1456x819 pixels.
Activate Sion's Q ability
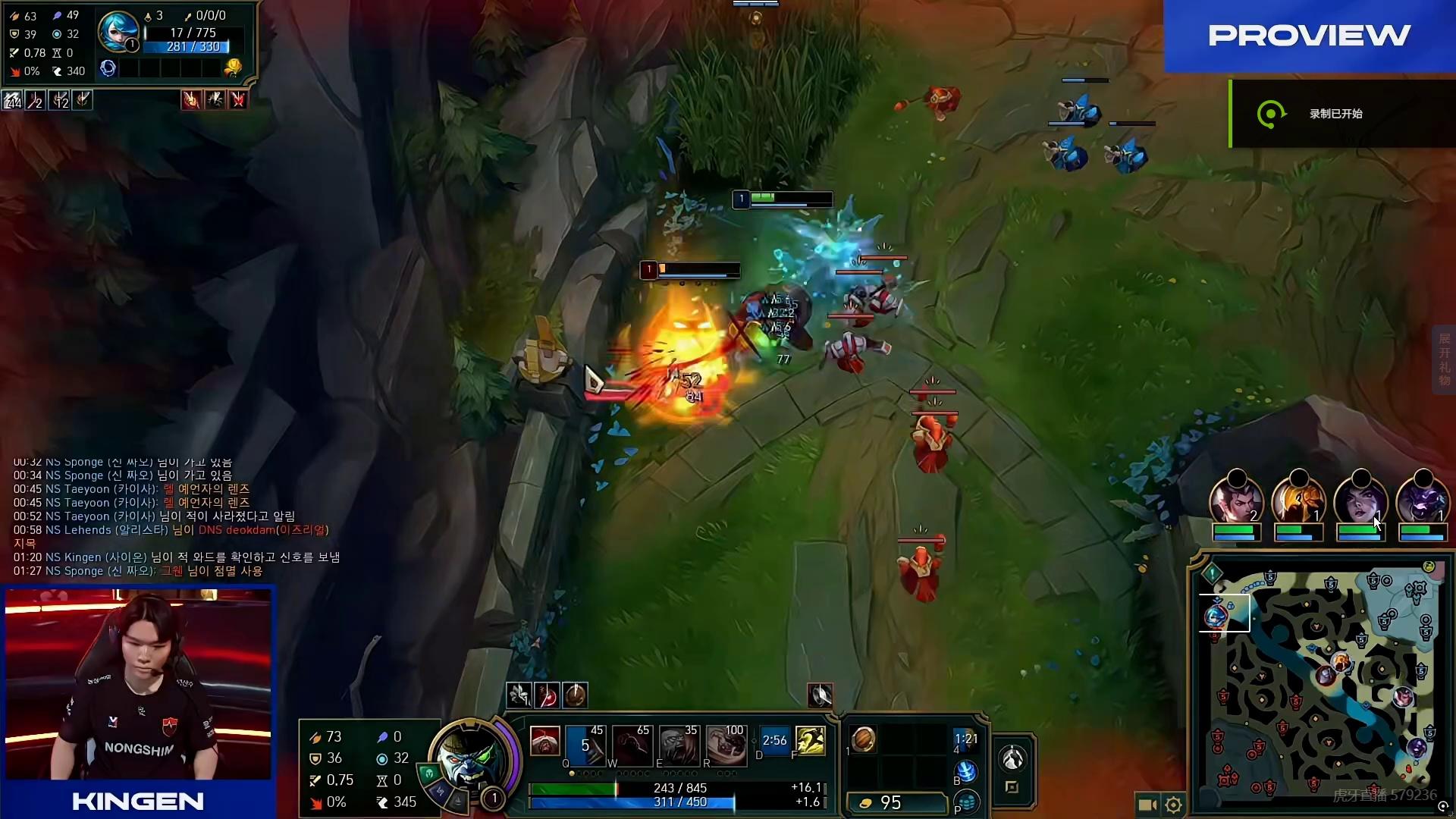585,744
